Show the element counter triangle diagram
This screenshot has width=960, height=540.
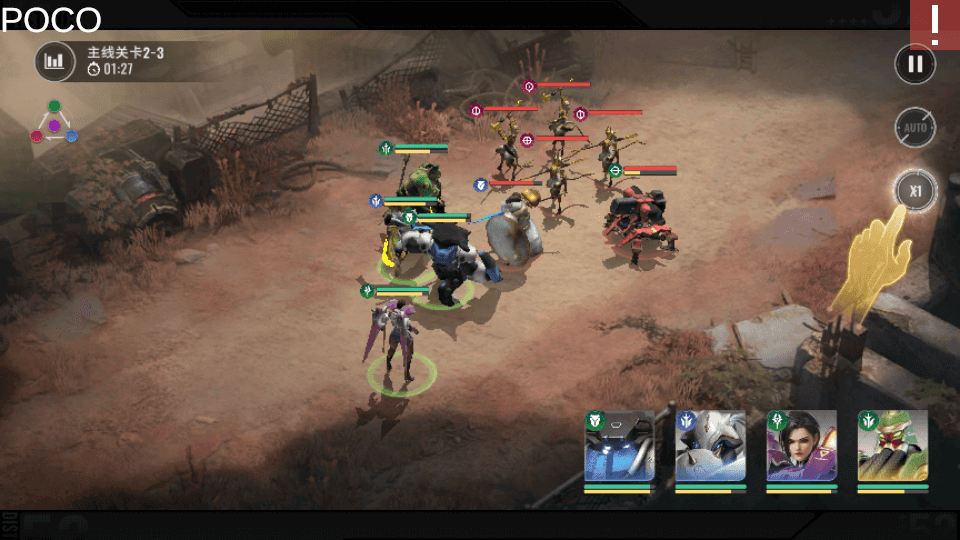point(54,123)
